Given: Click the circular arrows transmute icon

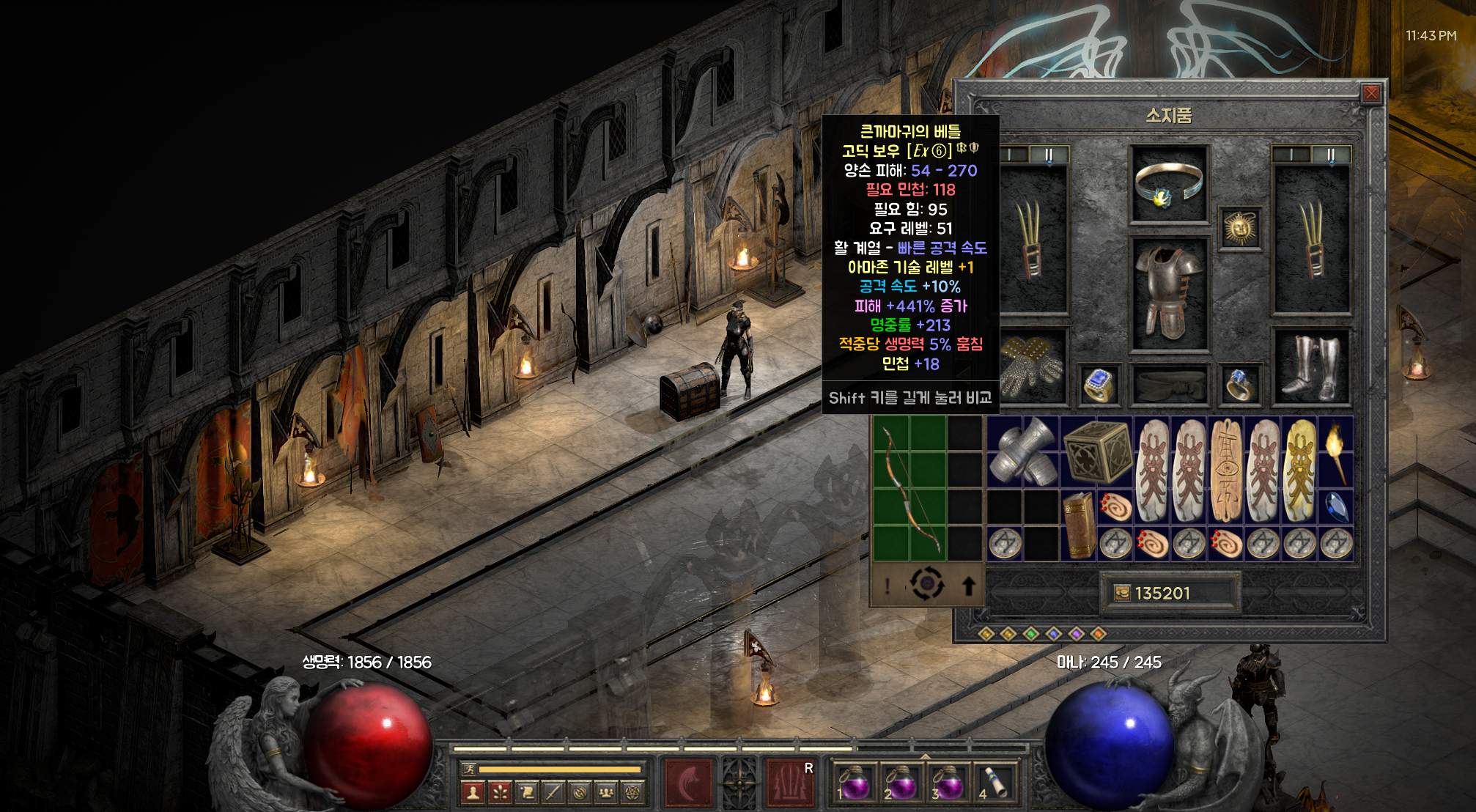Looking at the screenshot, I should pos(926,585).
